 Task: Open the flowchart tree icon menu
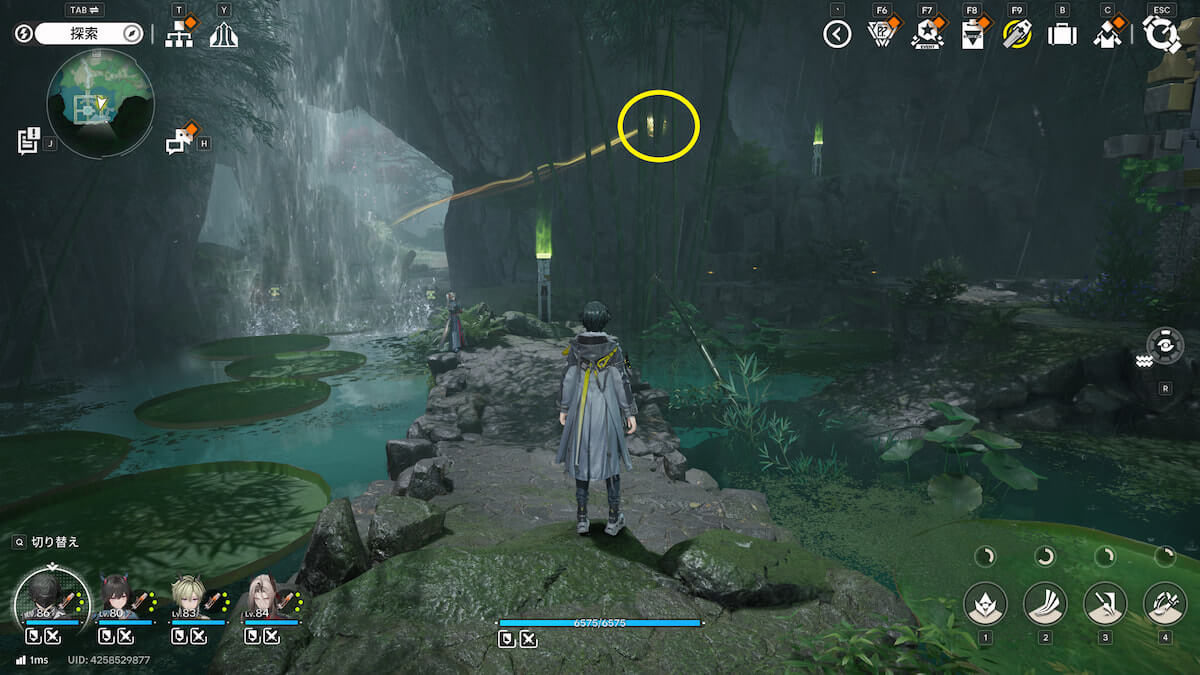point(179,34)
